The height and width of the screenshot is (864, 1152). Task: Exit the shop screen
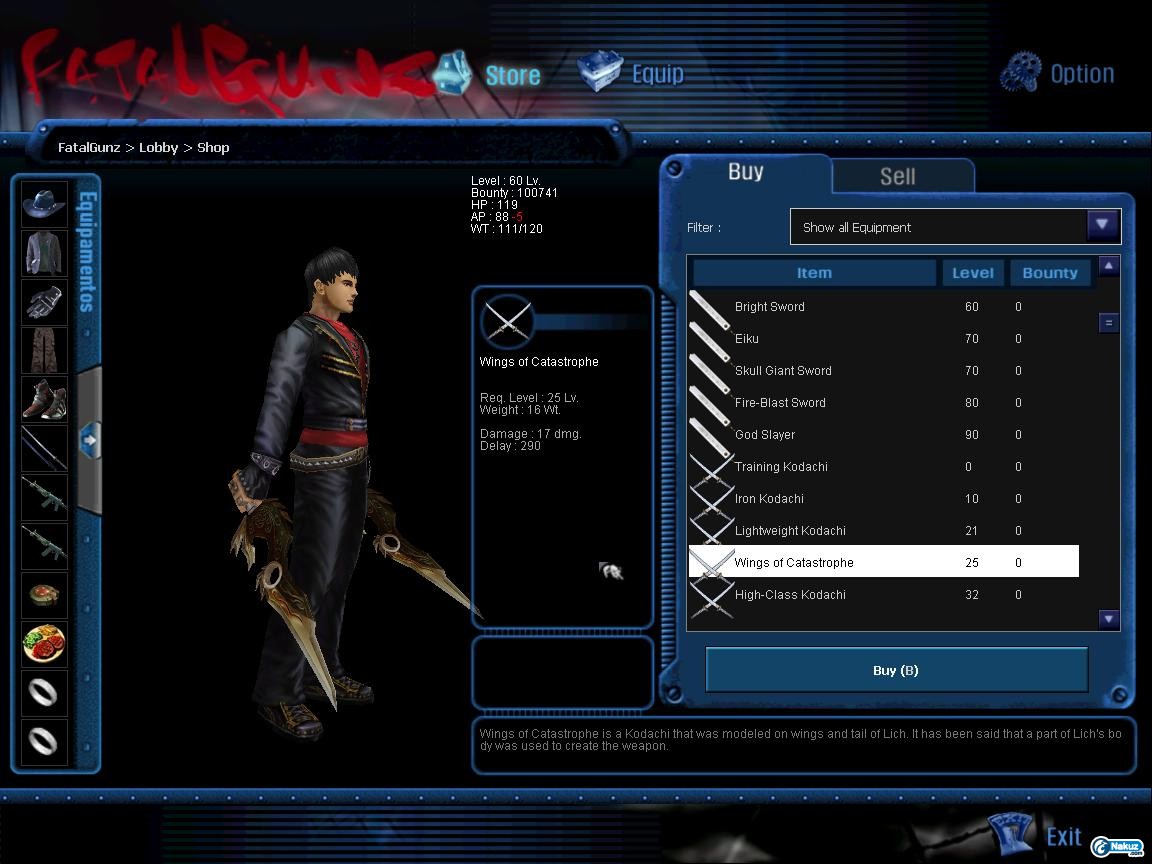click(x=1040, y=836)
